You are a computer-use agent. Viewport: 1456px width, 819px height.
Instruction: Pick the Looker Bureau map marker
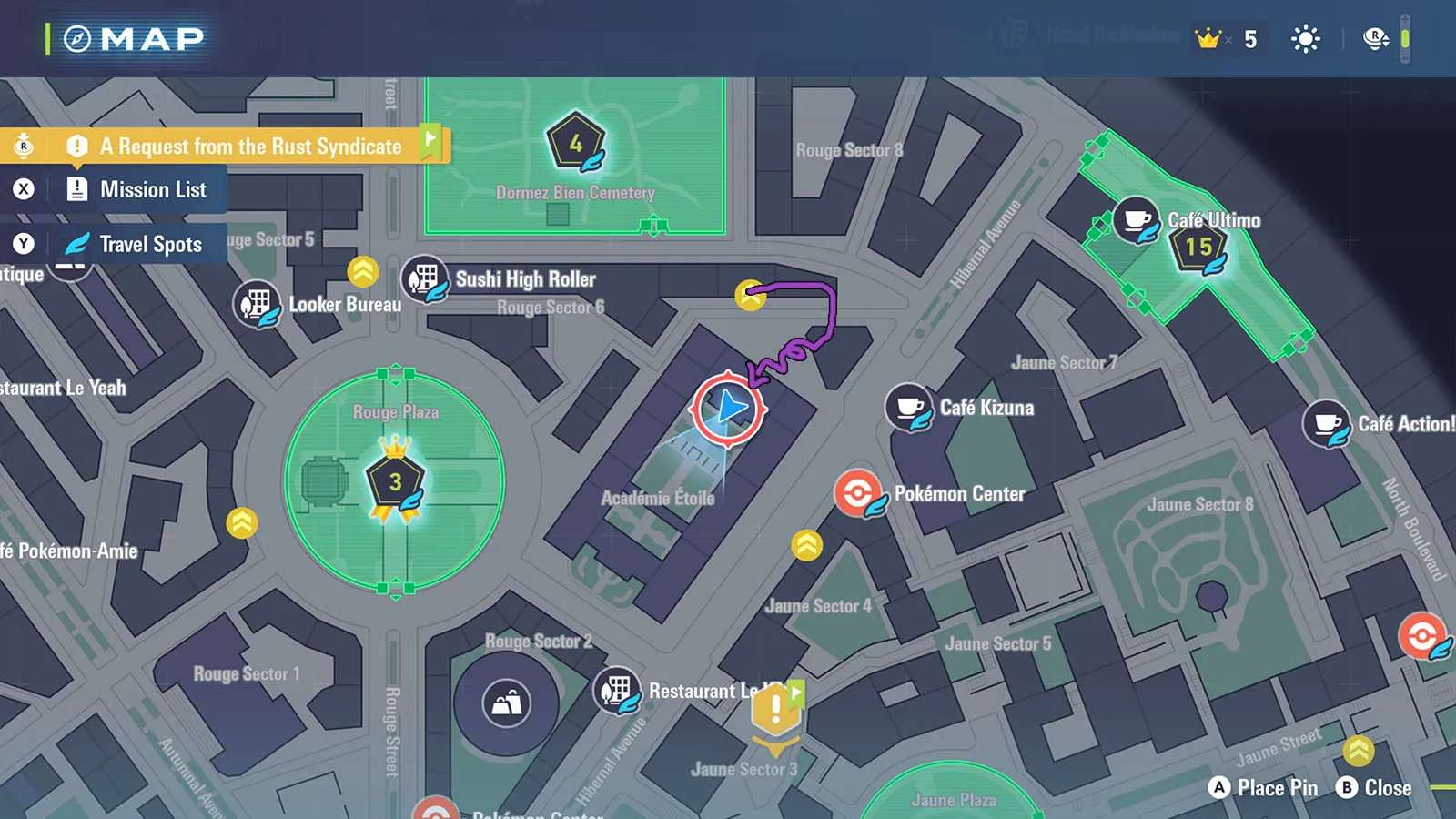[x=257, y=304]
